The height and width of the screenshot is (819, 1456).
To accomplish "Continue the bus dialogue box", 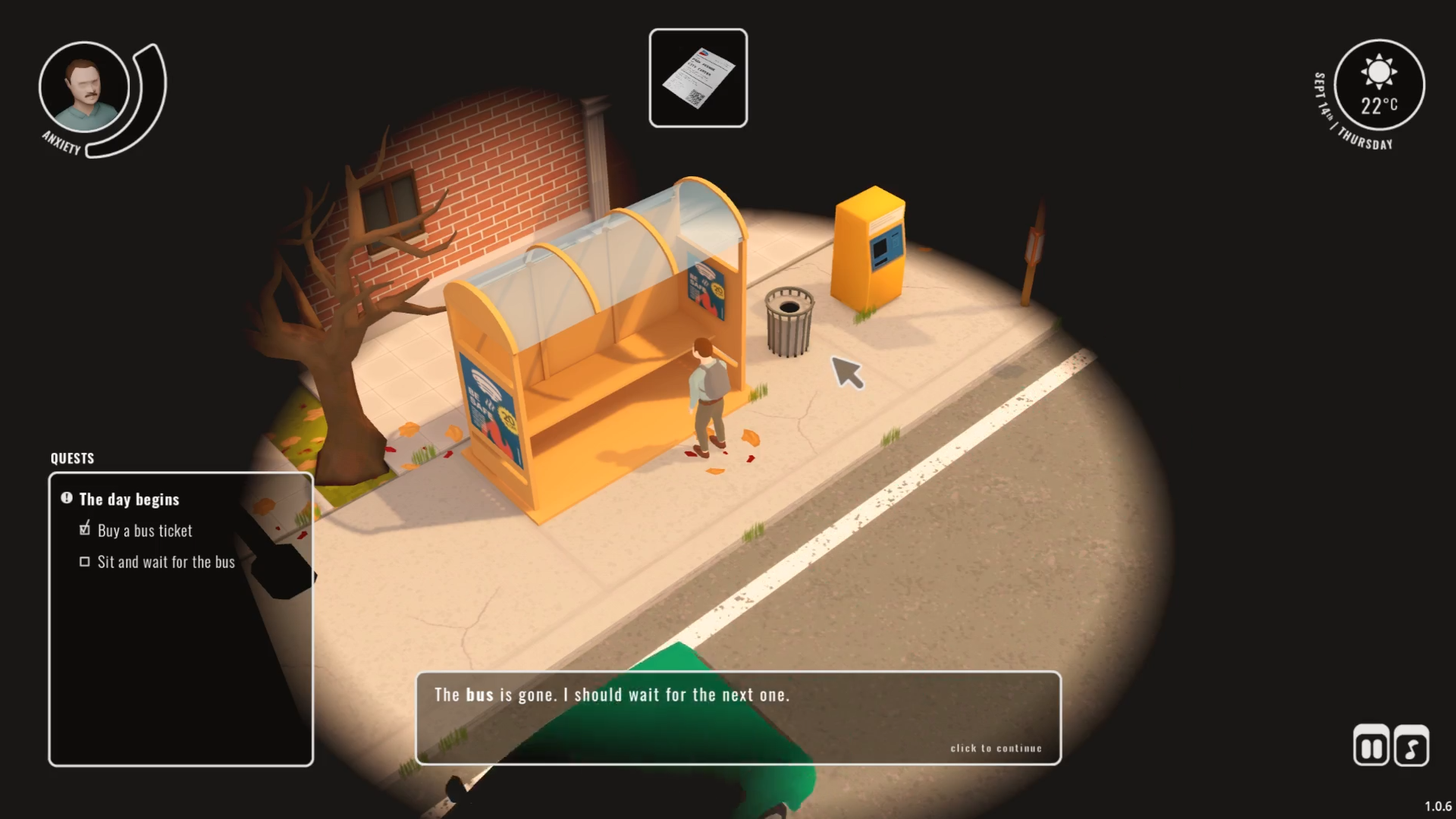I will pos(738,717).
